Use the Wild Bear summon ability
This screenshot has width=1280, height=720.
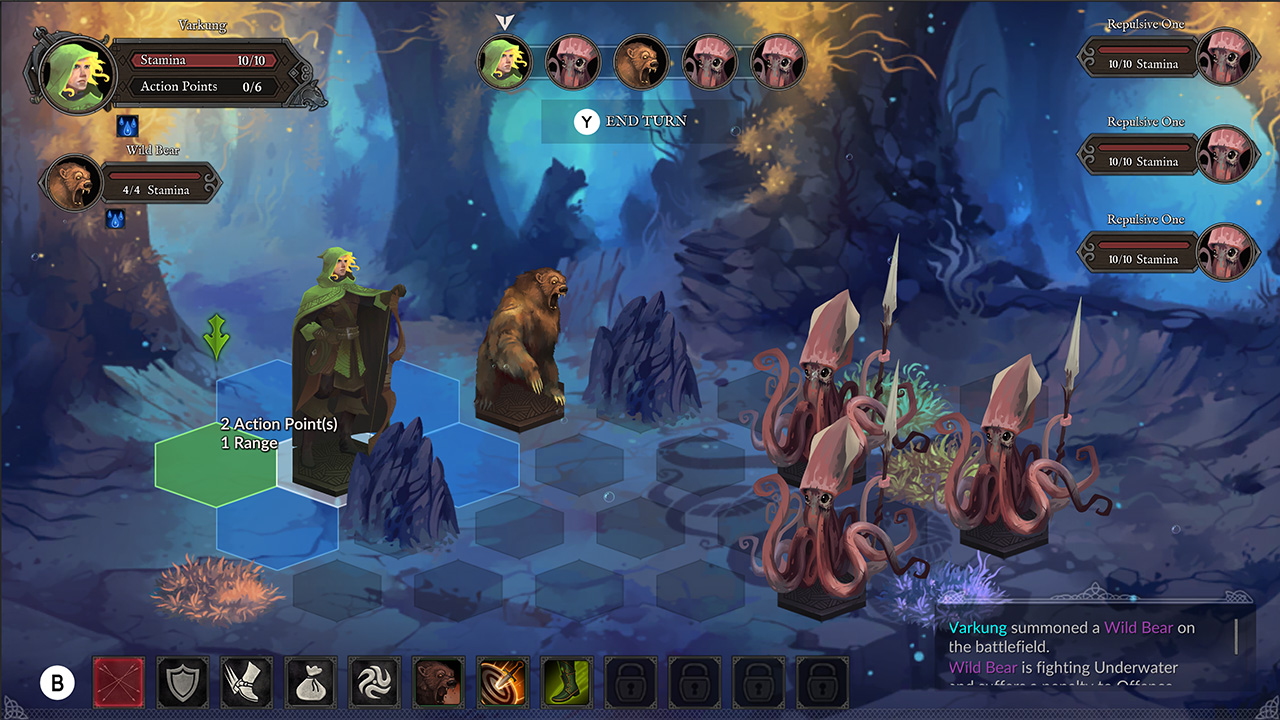[x=438, y=683]
